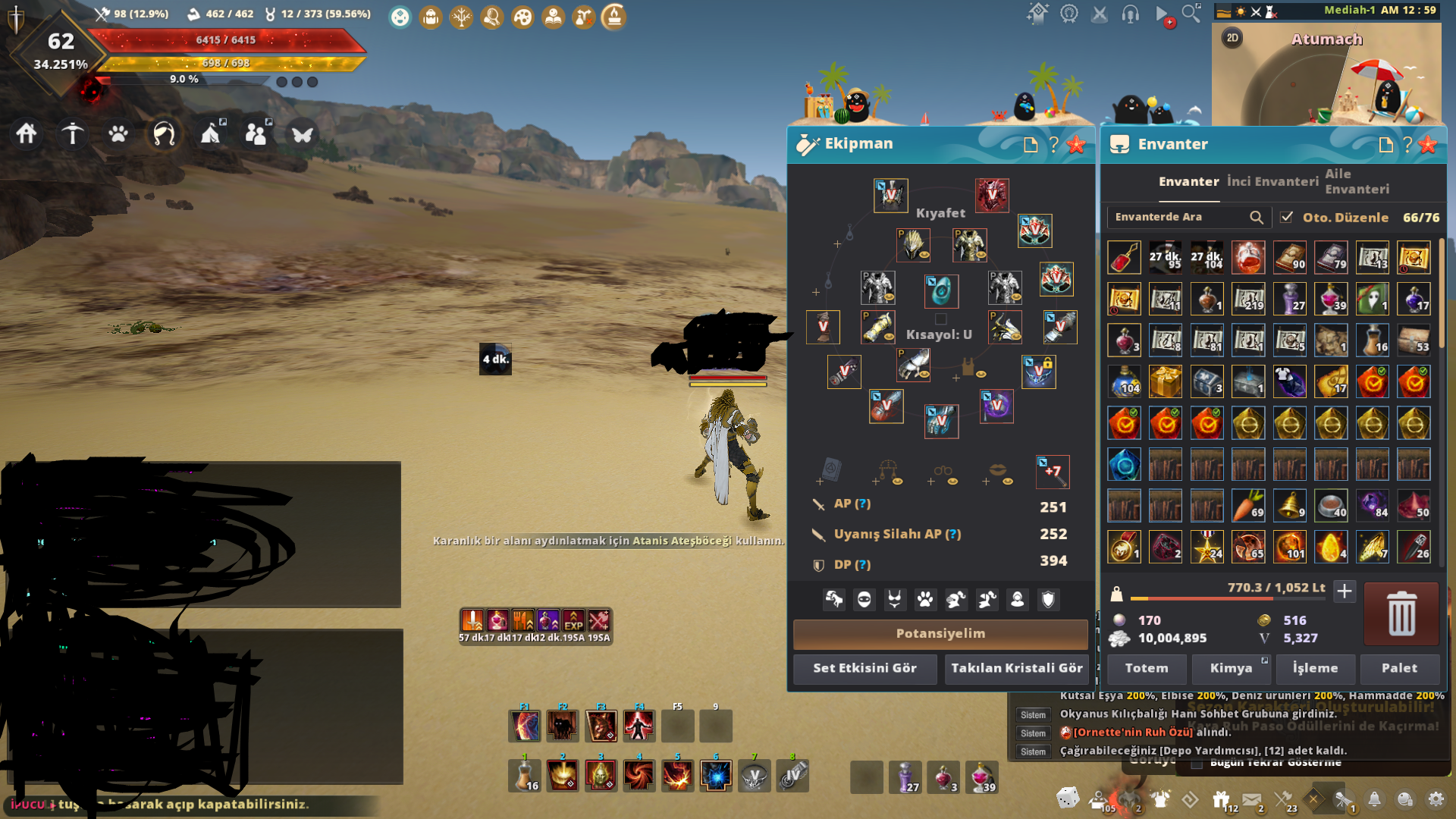Screen dimensions: 1456x819
Task: Open the skill tree icon in top toolbar
Action: [461, 17]
